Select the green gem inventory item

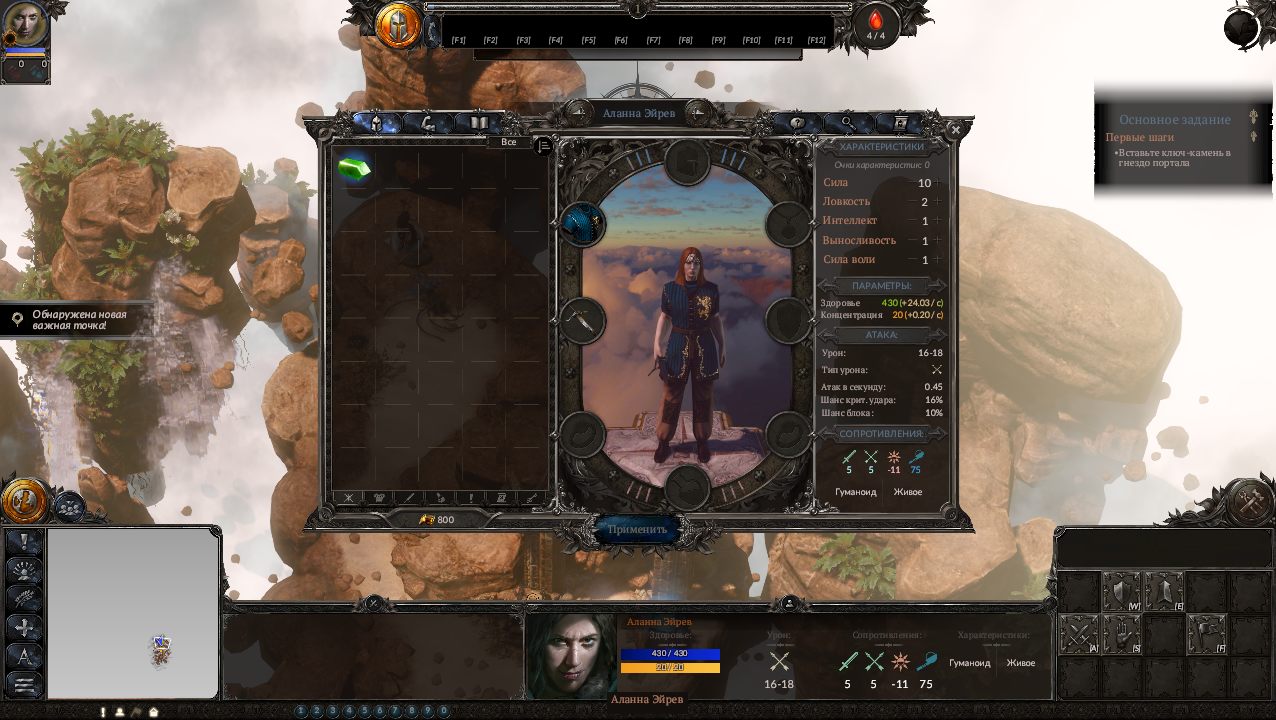click(x=354, y=168)
